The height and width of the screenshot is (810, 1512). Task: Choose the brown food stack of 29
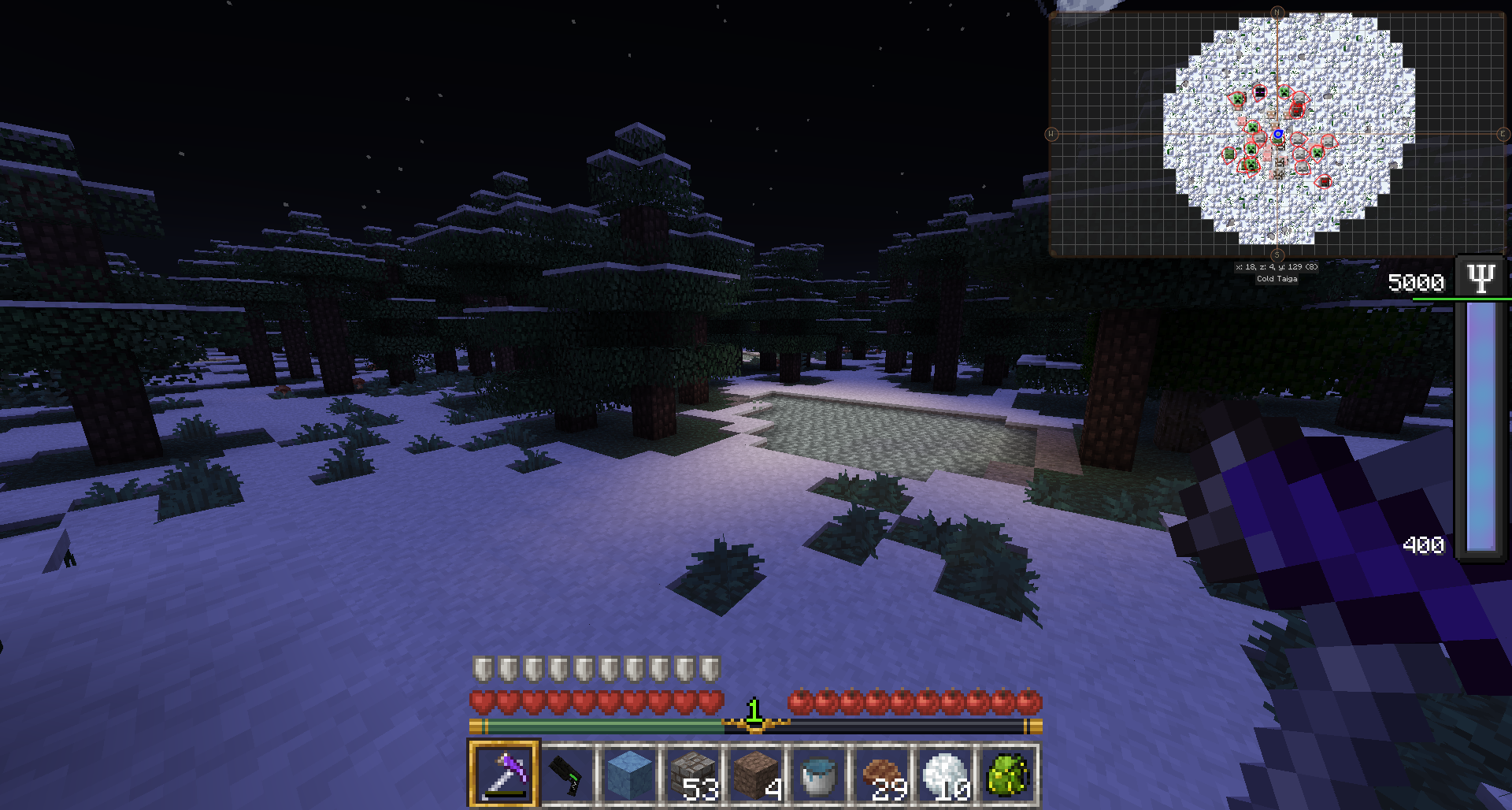(882, 774)
